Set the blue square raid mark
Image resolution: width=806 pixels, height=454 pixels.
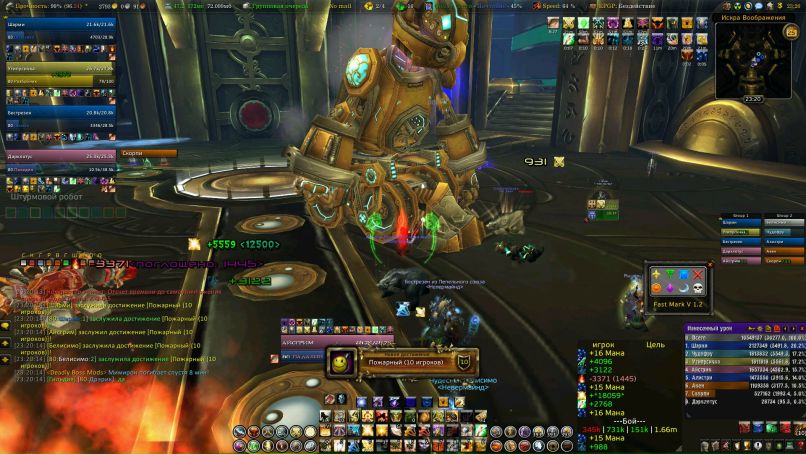[x=684, y=274]
